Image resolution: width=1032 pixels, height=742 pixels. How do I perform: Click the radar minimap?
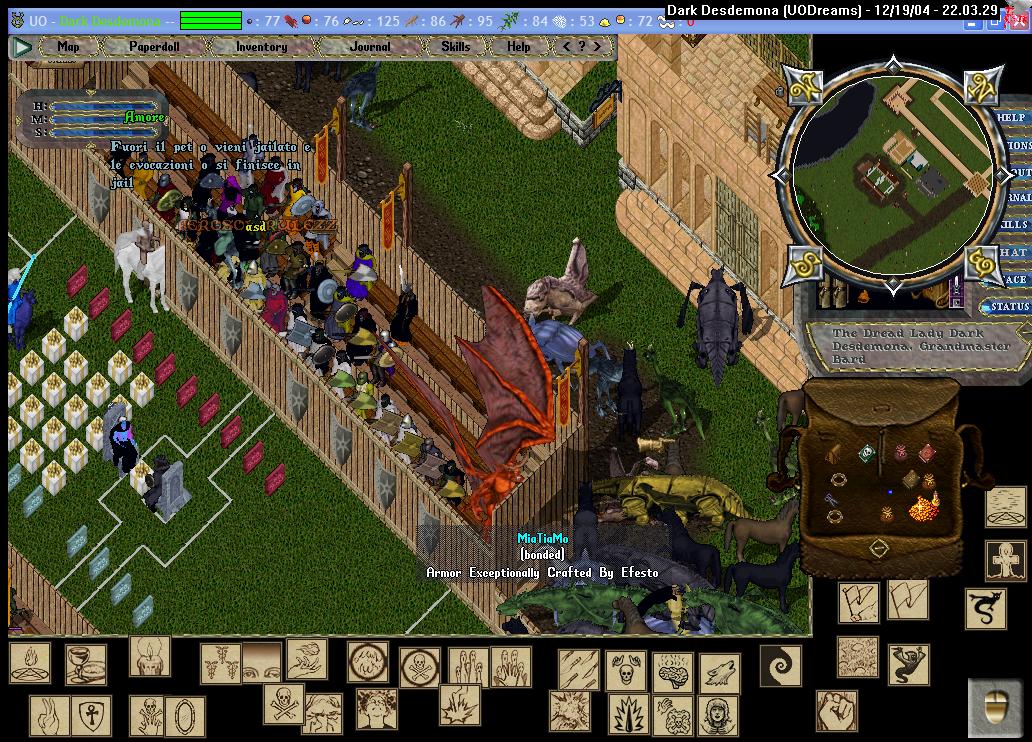[x=893, y=174]
